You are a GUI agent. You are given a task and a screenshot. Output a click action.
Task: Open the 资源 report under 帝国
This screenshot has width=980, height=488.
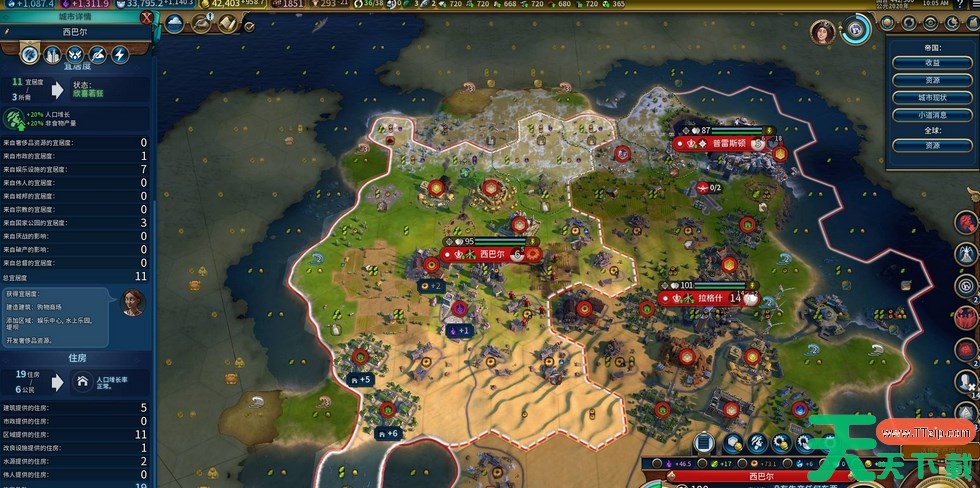point(932,80)
